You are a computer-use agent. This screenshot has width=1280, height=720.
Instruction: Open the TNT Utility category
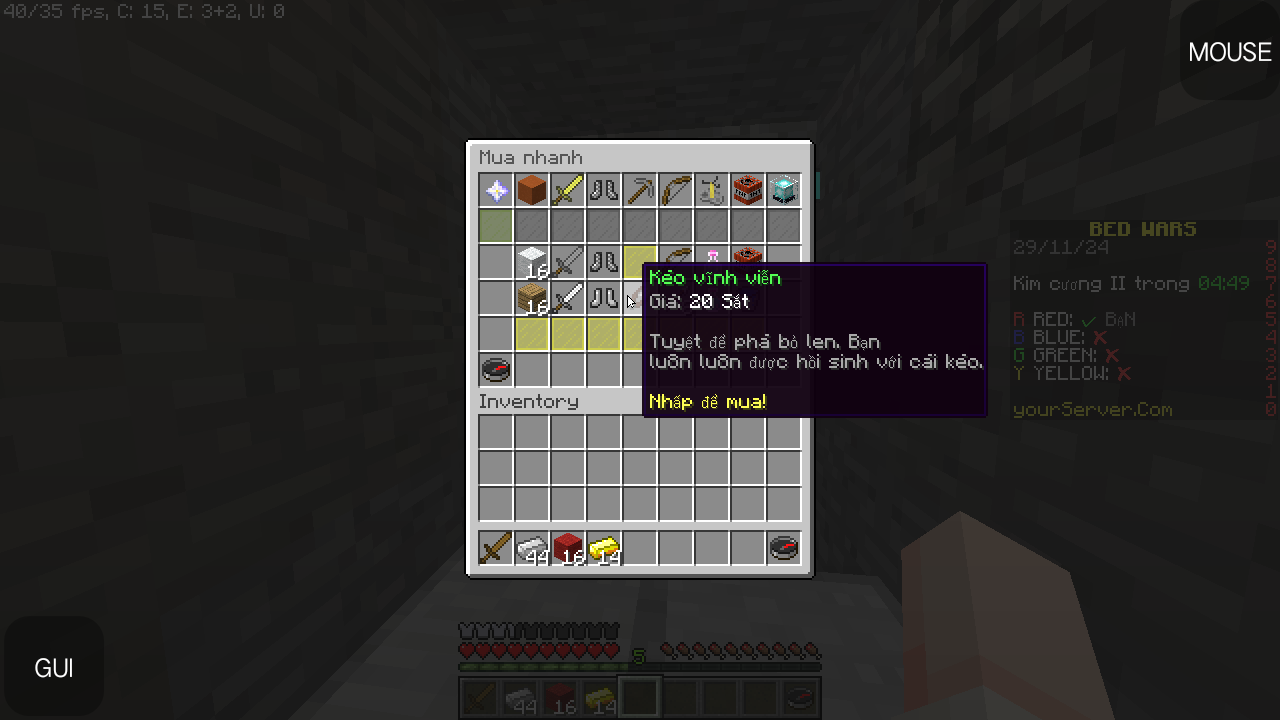748,190
